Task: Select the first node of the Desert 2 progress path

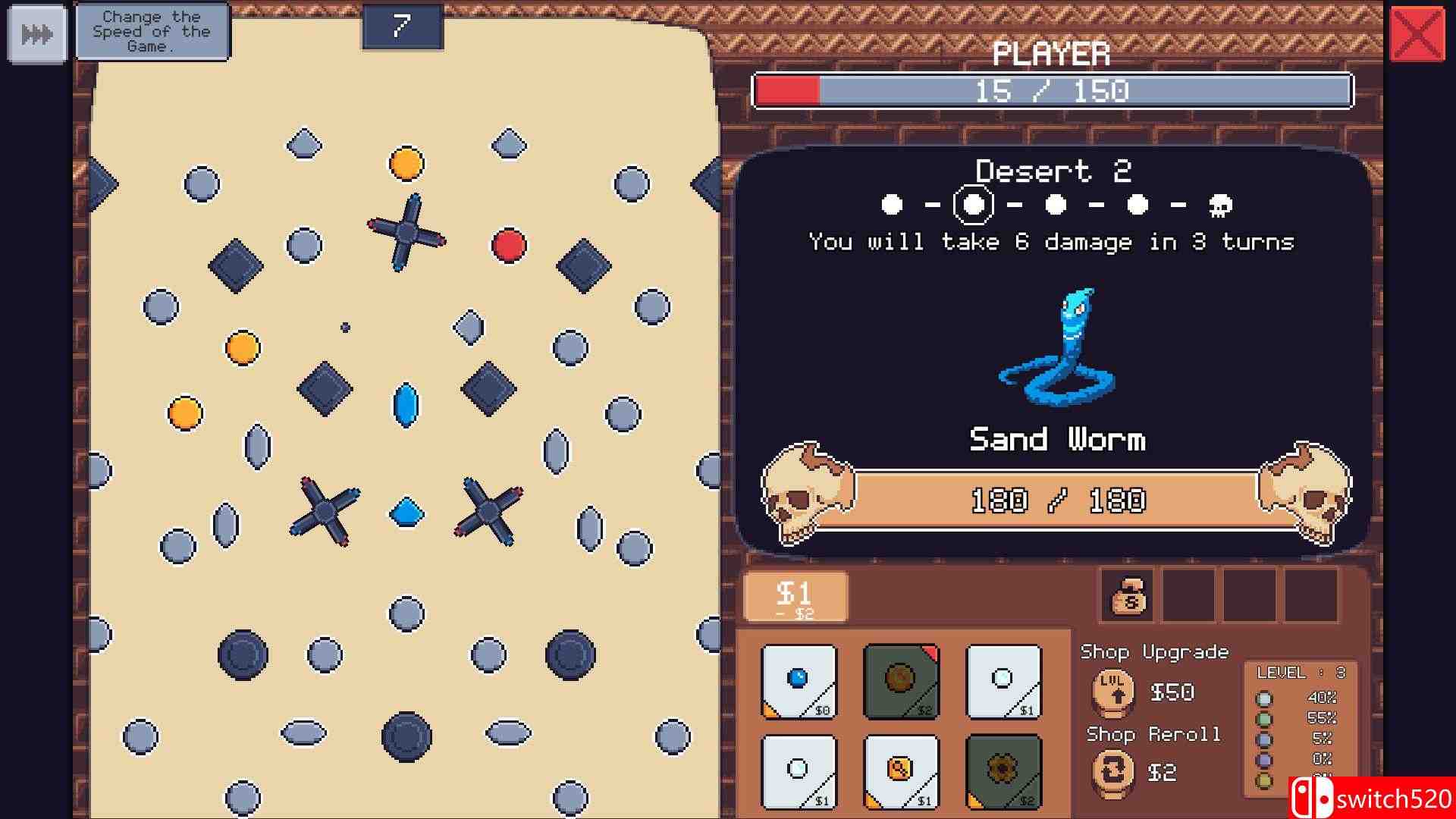Action: (893, 202)
